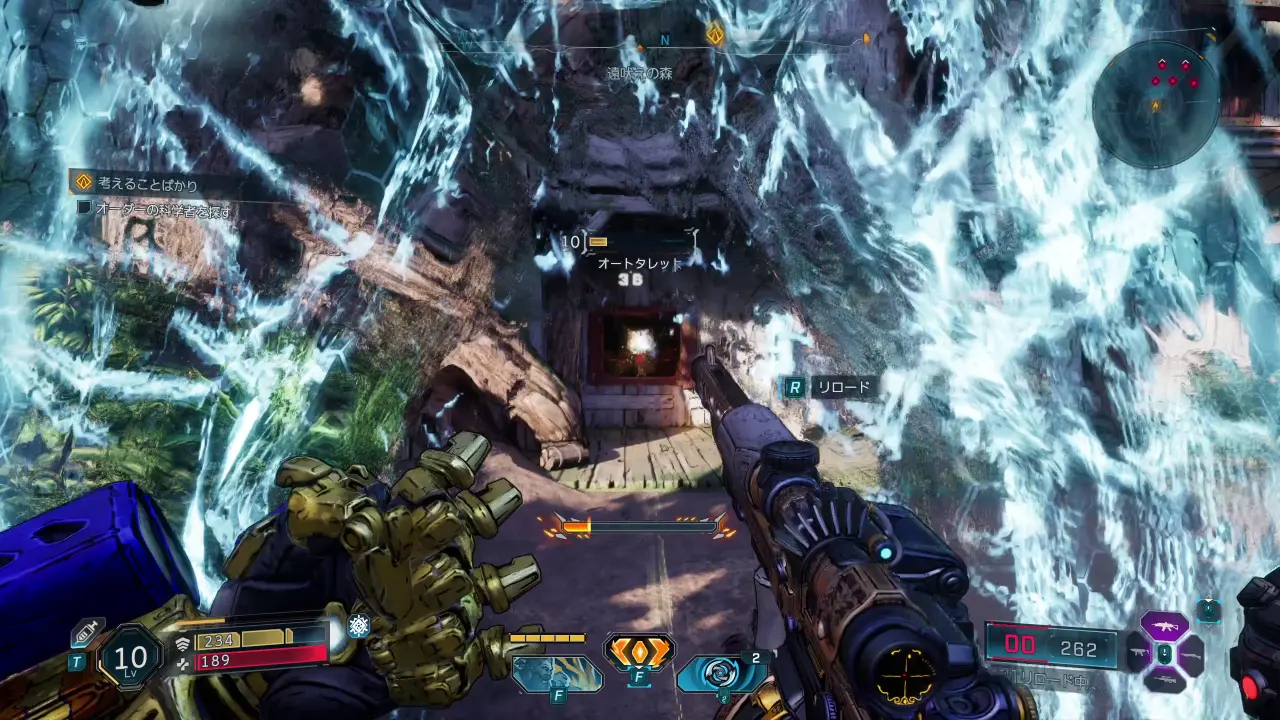This screenshot has height=720, width=1280.
Task: Click the level 10 character badge
Action: [x=130, y=657]
